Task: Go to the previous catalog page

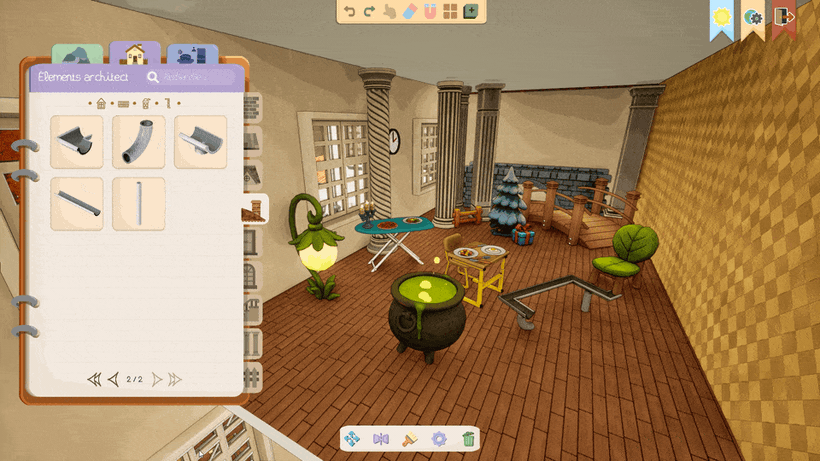Action: 113,379
